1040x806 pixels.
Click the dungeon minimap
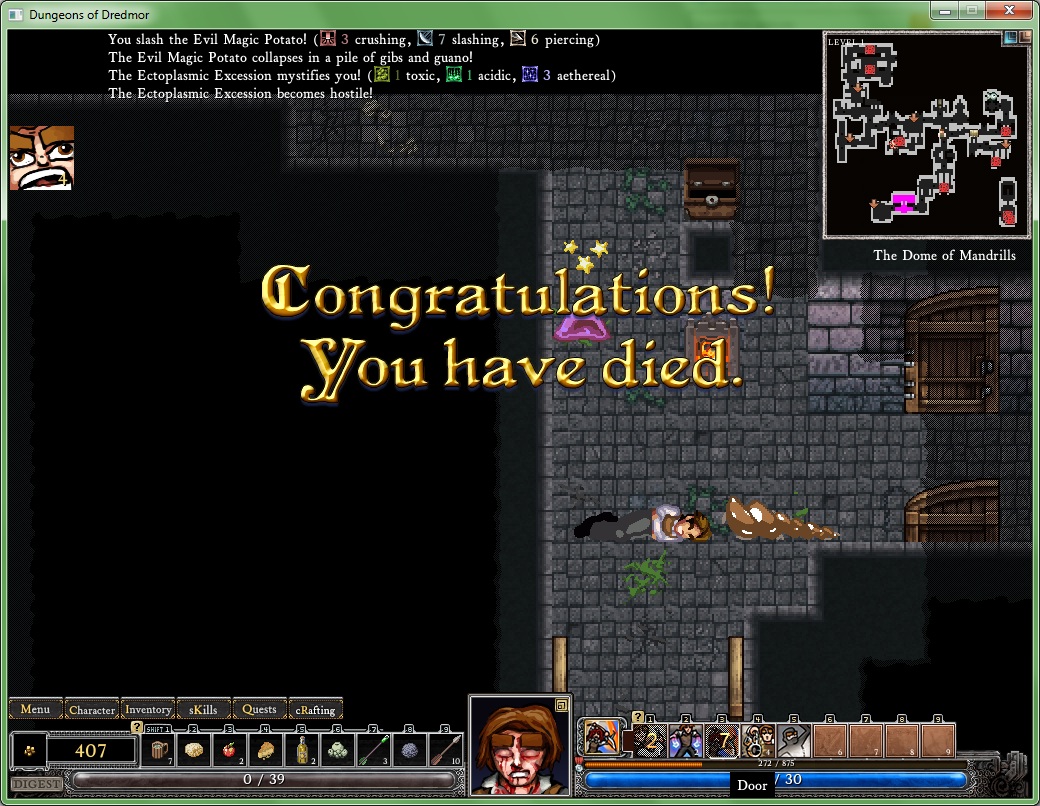925,135
